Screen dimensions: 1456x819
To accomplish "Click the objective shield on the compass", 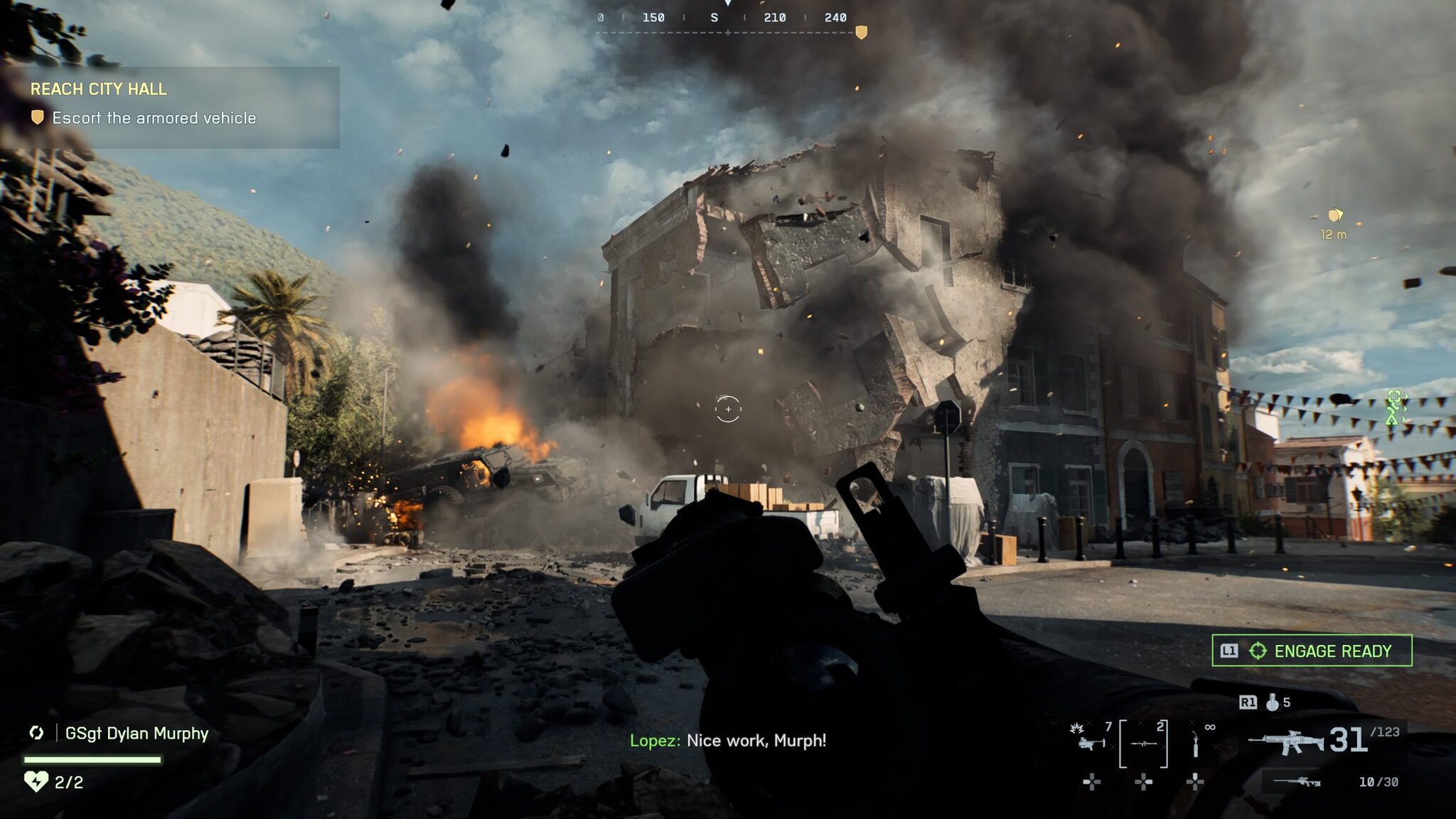I will pos(861,33).
